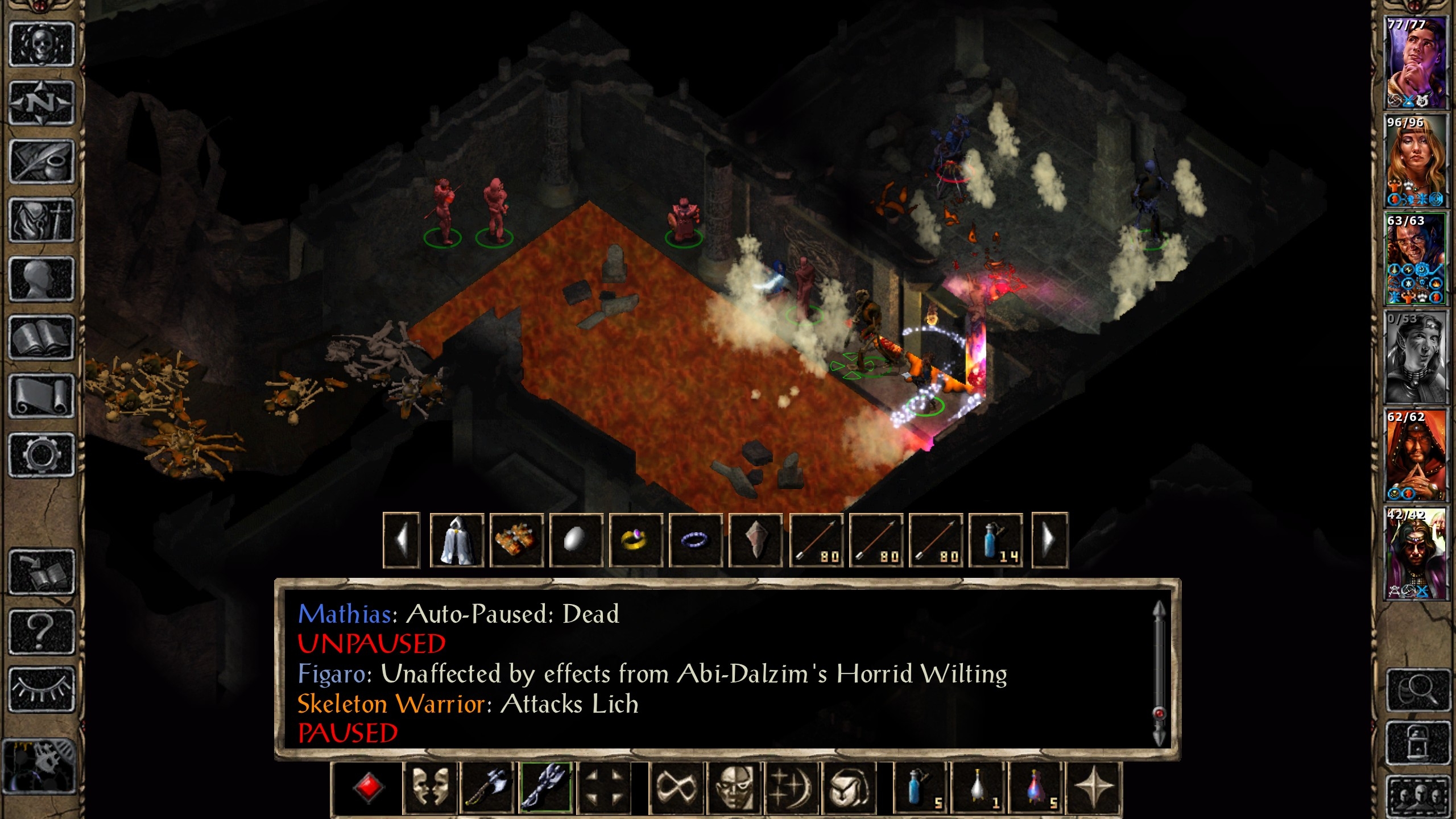Open the mage spellbook button
This screenshot has height=819, width=1456.
(x=42, y=338)
